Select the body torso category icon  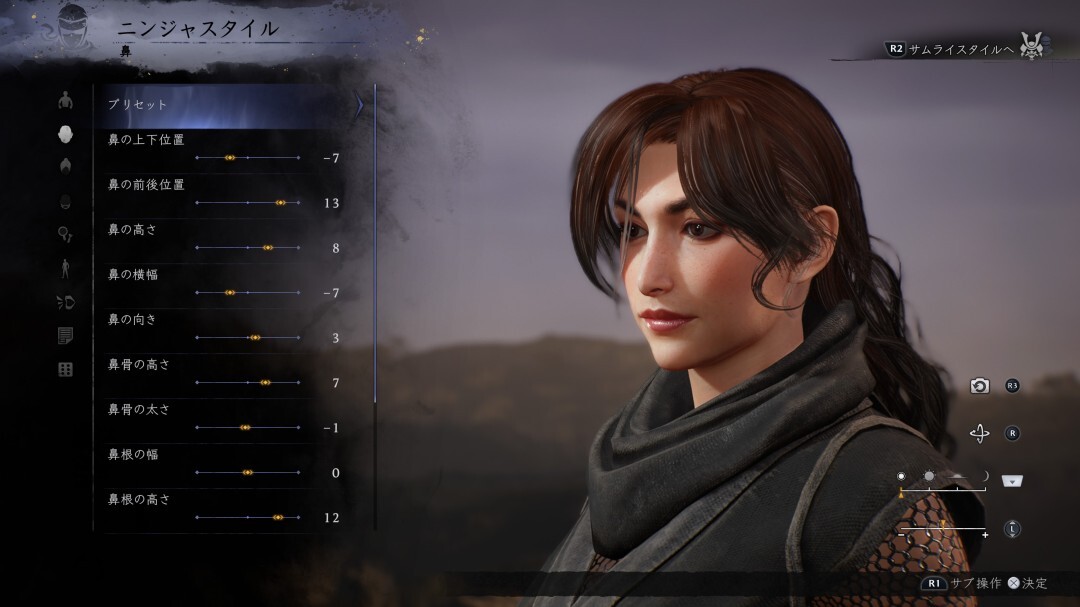(66, 100)
